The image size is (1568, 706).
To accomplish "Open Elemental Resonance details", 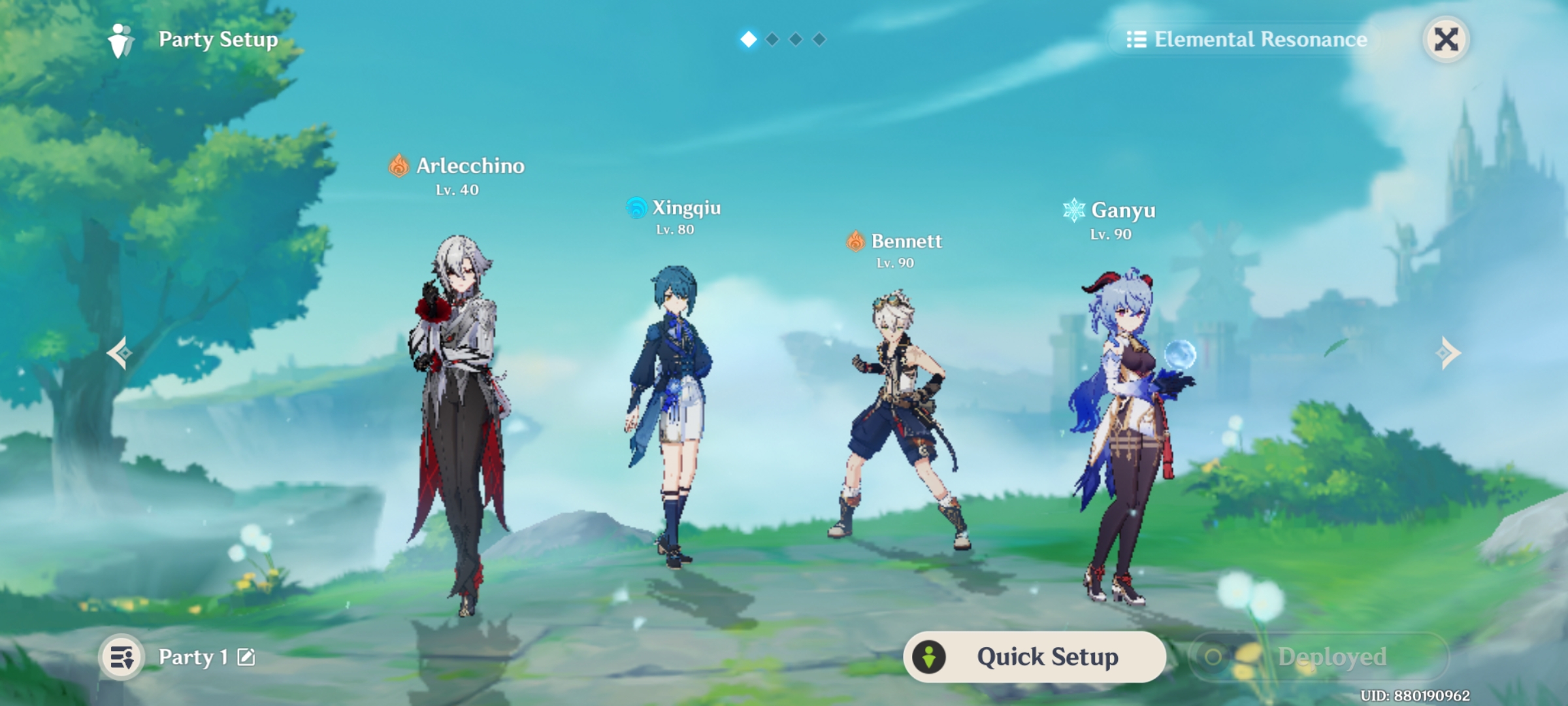I will coord(1260,39).
